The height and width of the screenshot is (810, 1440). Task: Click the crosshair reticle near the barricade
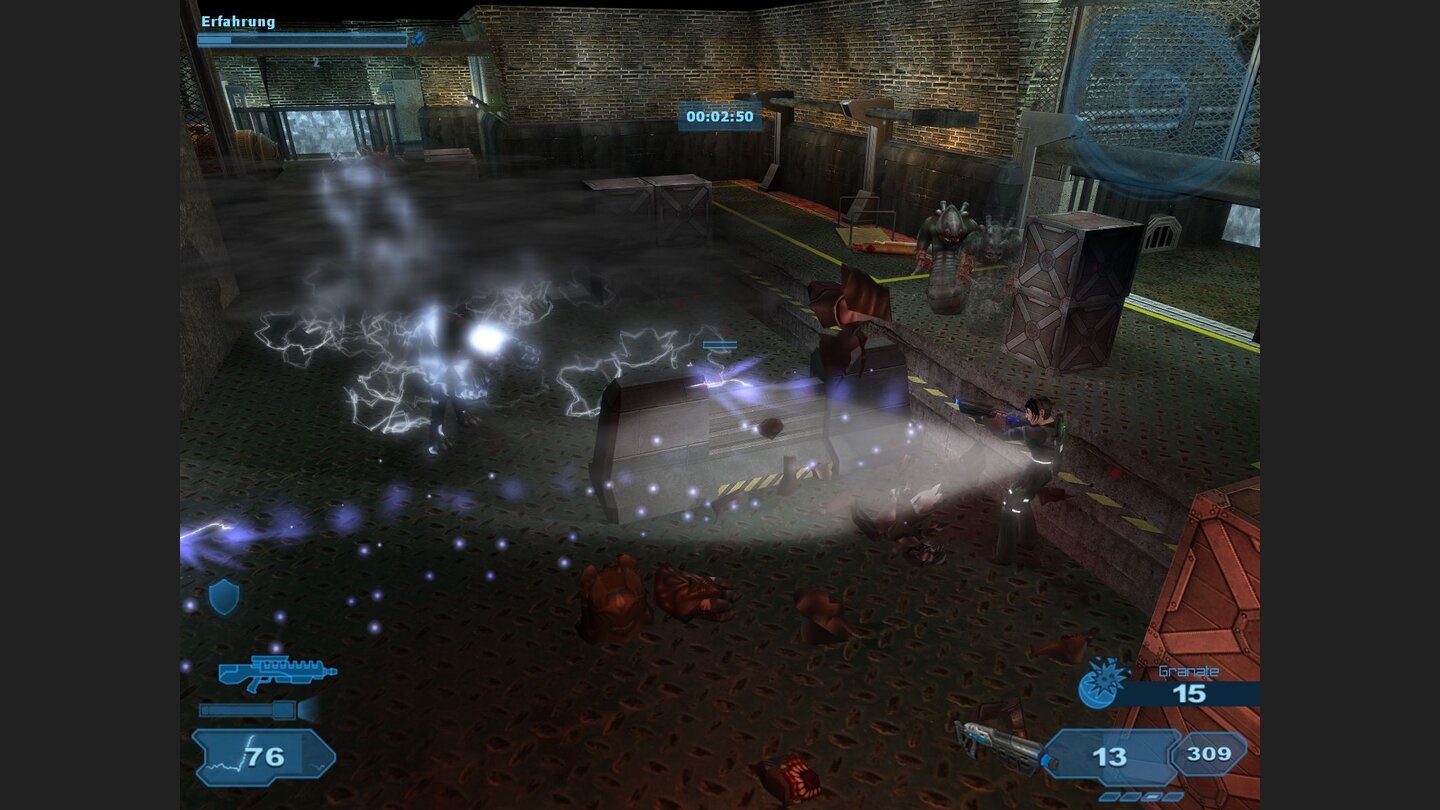pos(718,345)
